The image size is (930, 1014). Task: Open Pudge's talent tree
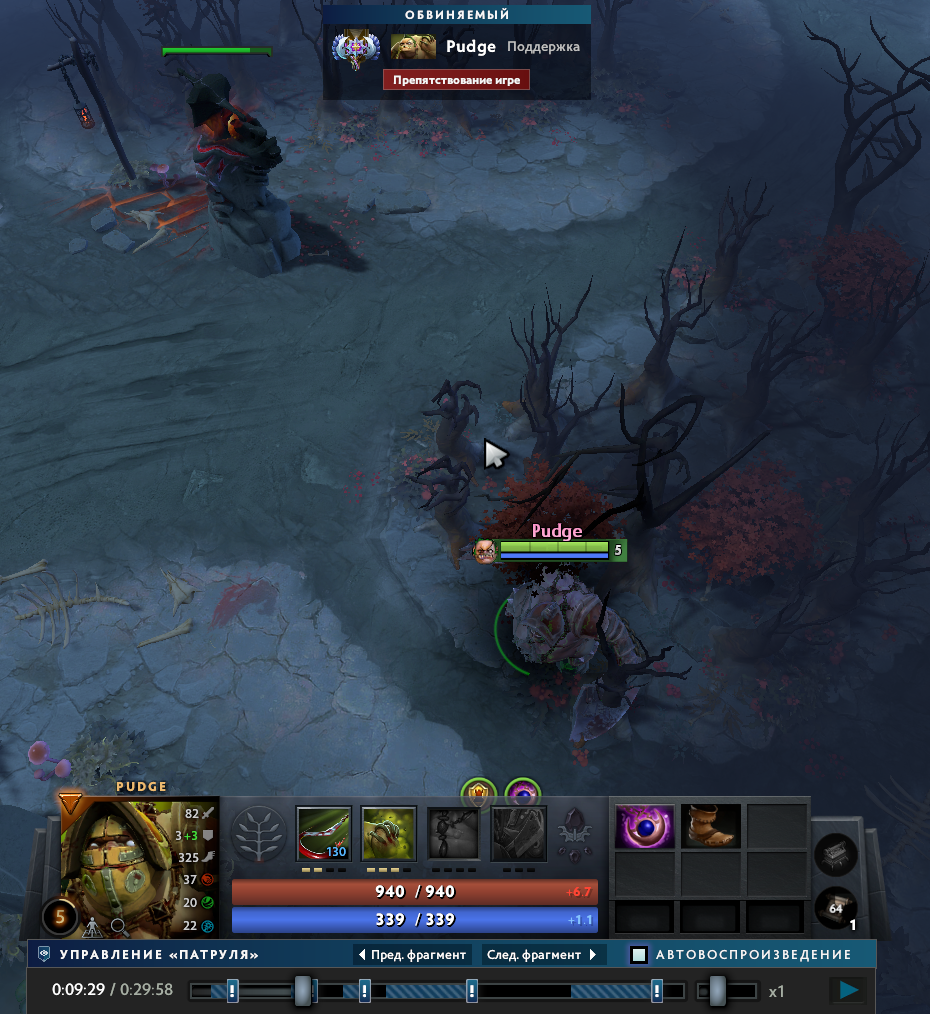click(x=258, y=834)
